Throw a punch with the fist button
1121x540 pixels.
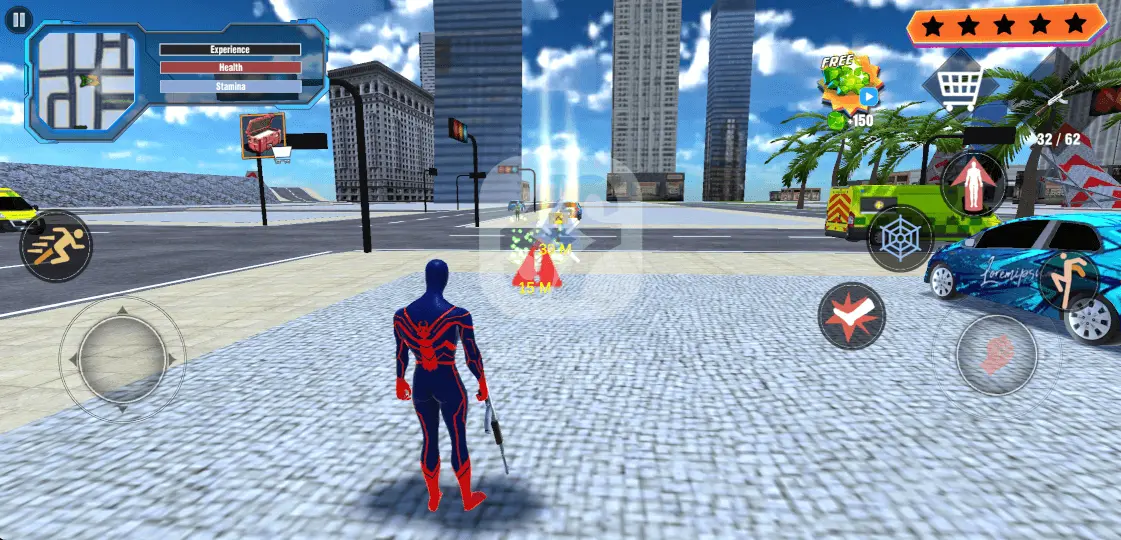point(996,356)
